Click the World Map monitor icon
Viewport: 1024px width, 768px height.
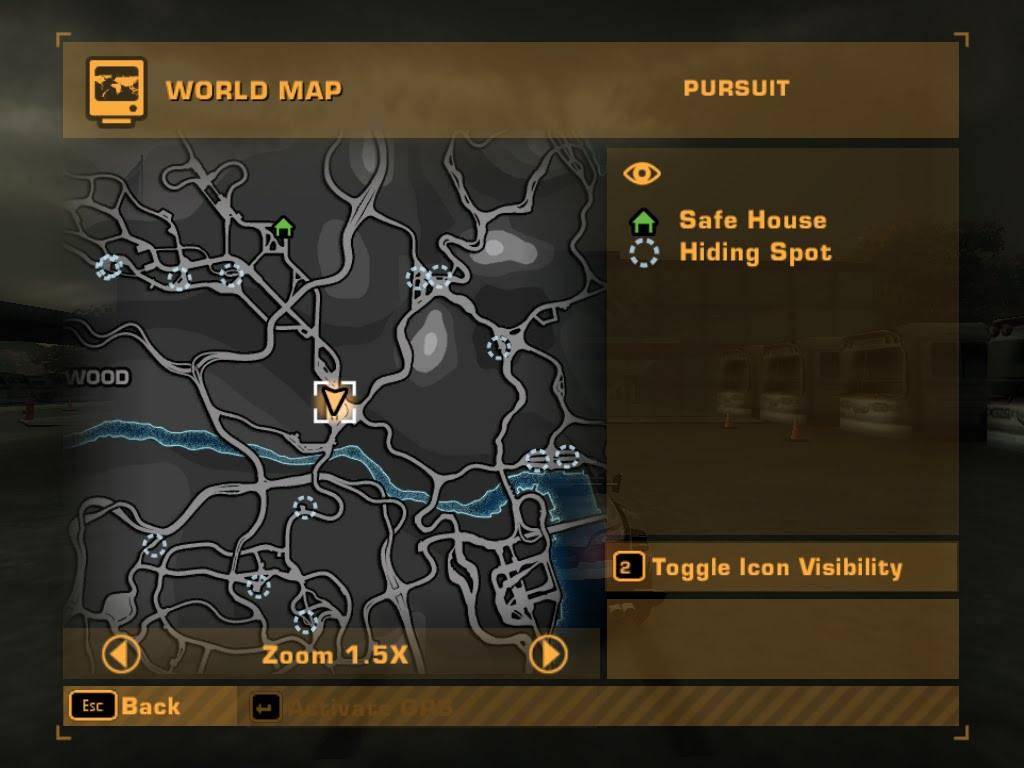[116, 90]
